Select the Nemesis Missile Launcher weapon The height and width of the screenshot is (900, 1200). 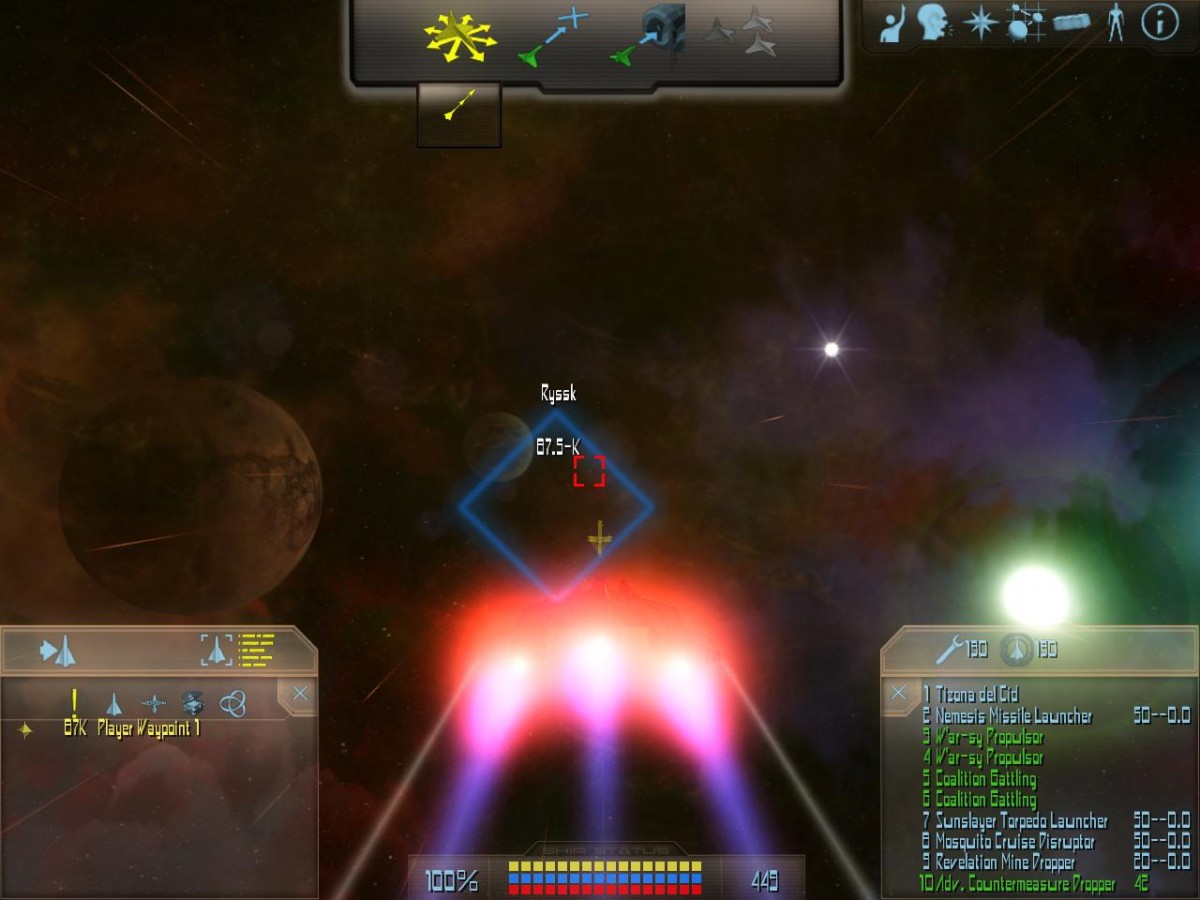coord(1013,716)
